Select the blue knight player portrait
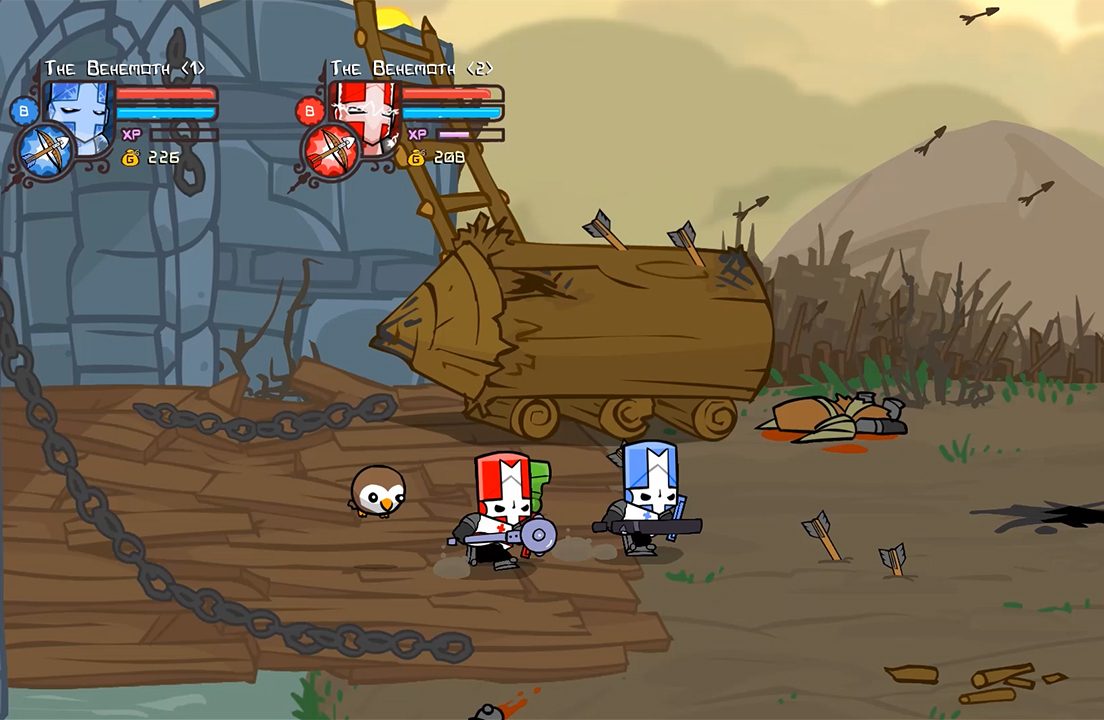This screenshot has width=1104, height=720. [x=78, y=112]
